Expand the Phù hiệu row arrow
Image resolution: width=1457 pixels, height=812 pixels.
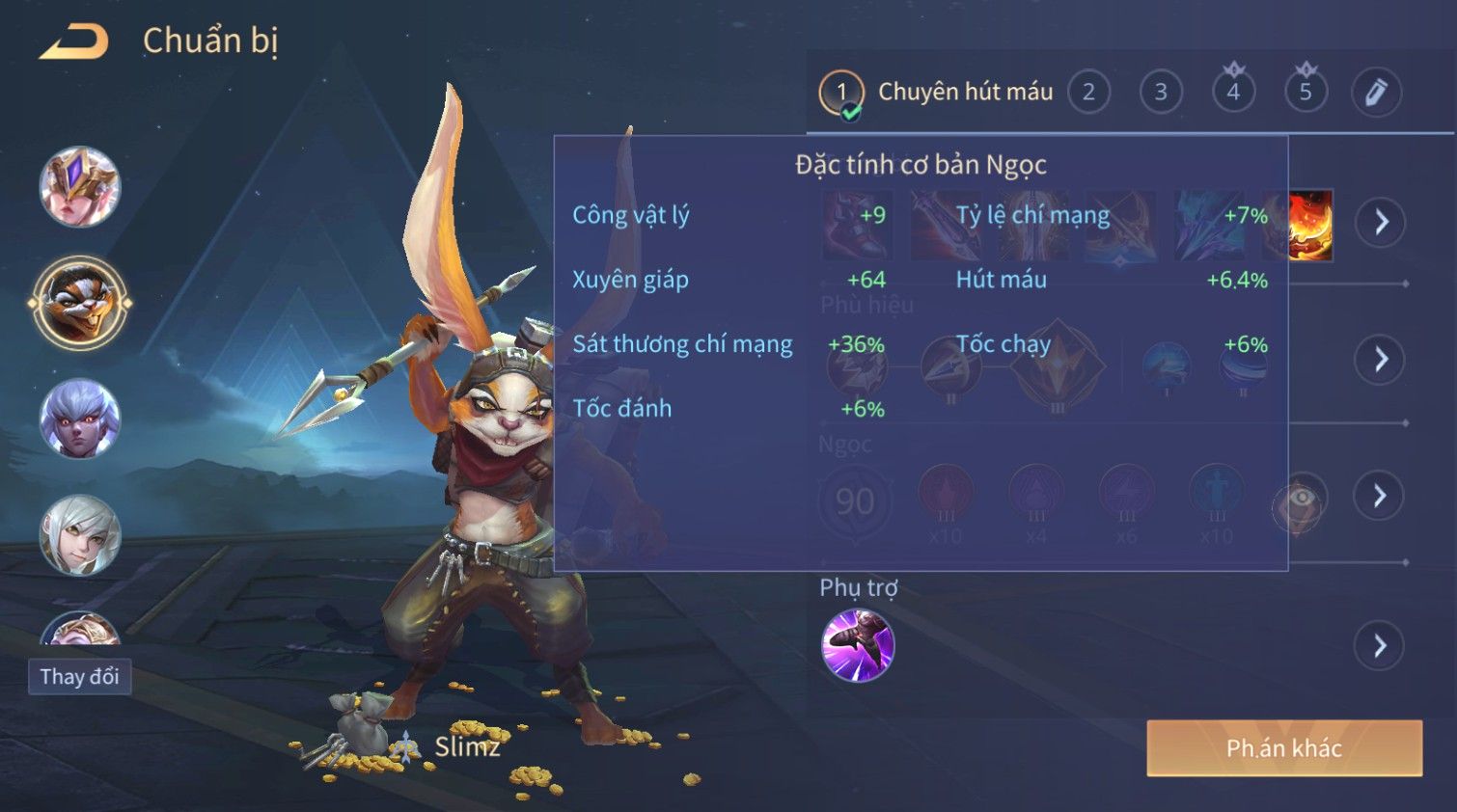point(1381,360)
